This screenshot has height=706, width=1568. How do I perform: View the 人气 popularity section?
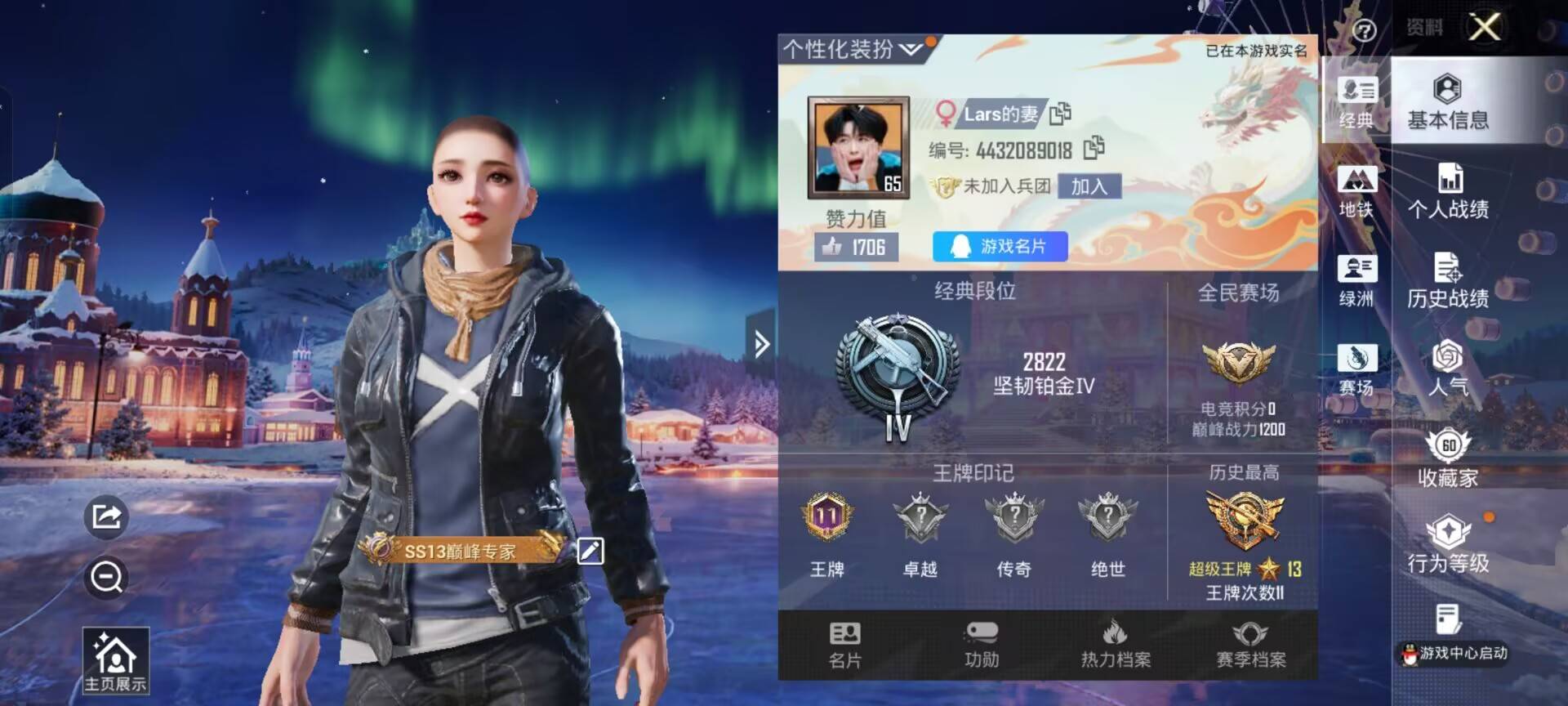click(x=1447, y=368)
